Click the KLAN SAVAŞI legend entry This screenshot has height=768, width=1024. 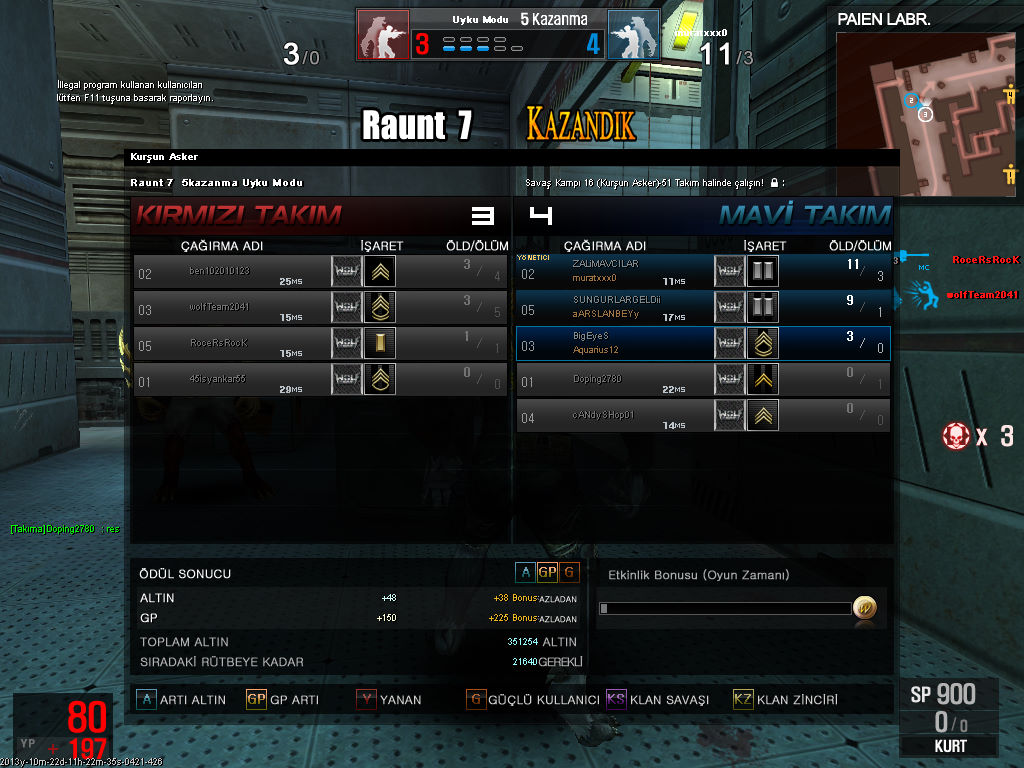tap(657, 700)
